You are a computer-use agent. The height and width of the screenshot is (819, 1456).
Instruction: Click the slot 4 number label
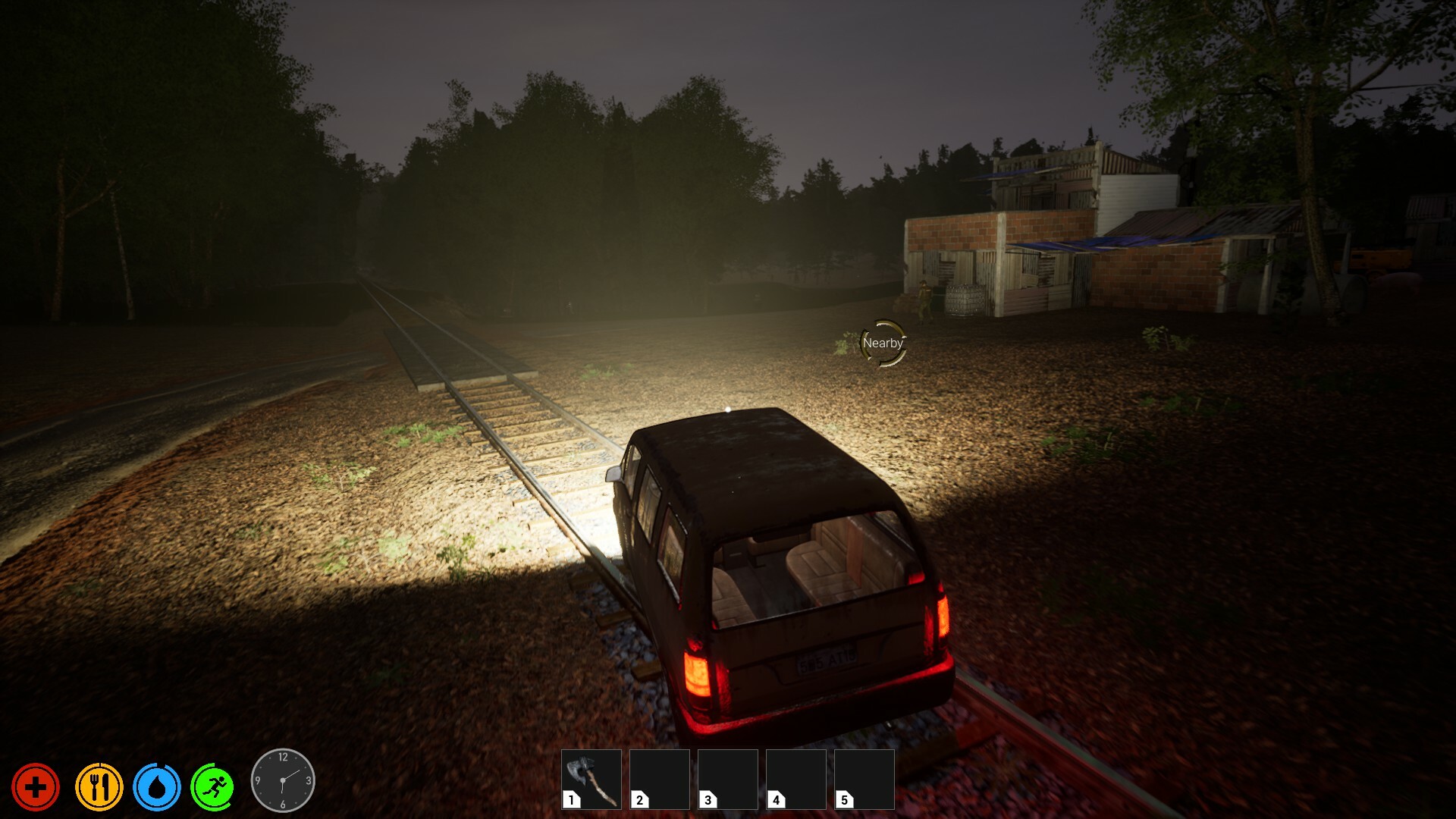[x=775, y=801]
